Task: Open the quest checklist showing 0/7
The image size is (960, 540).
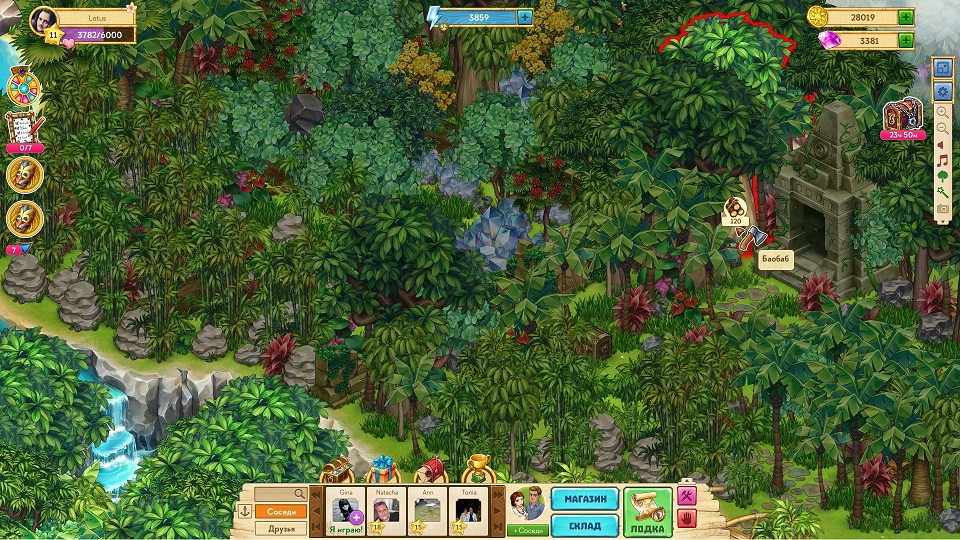Action: coord(24,130)
